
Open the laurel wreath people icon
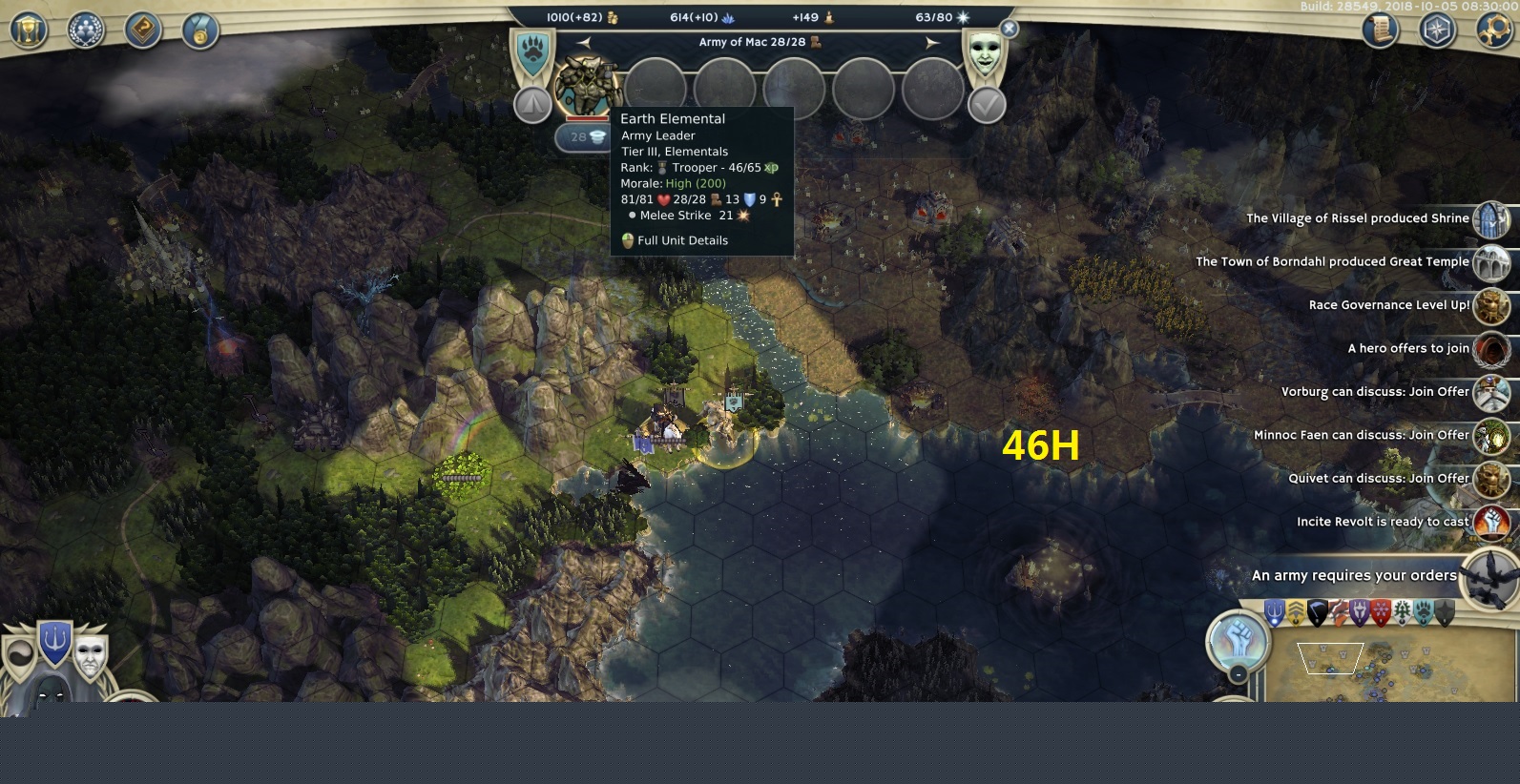click(86, 31)
